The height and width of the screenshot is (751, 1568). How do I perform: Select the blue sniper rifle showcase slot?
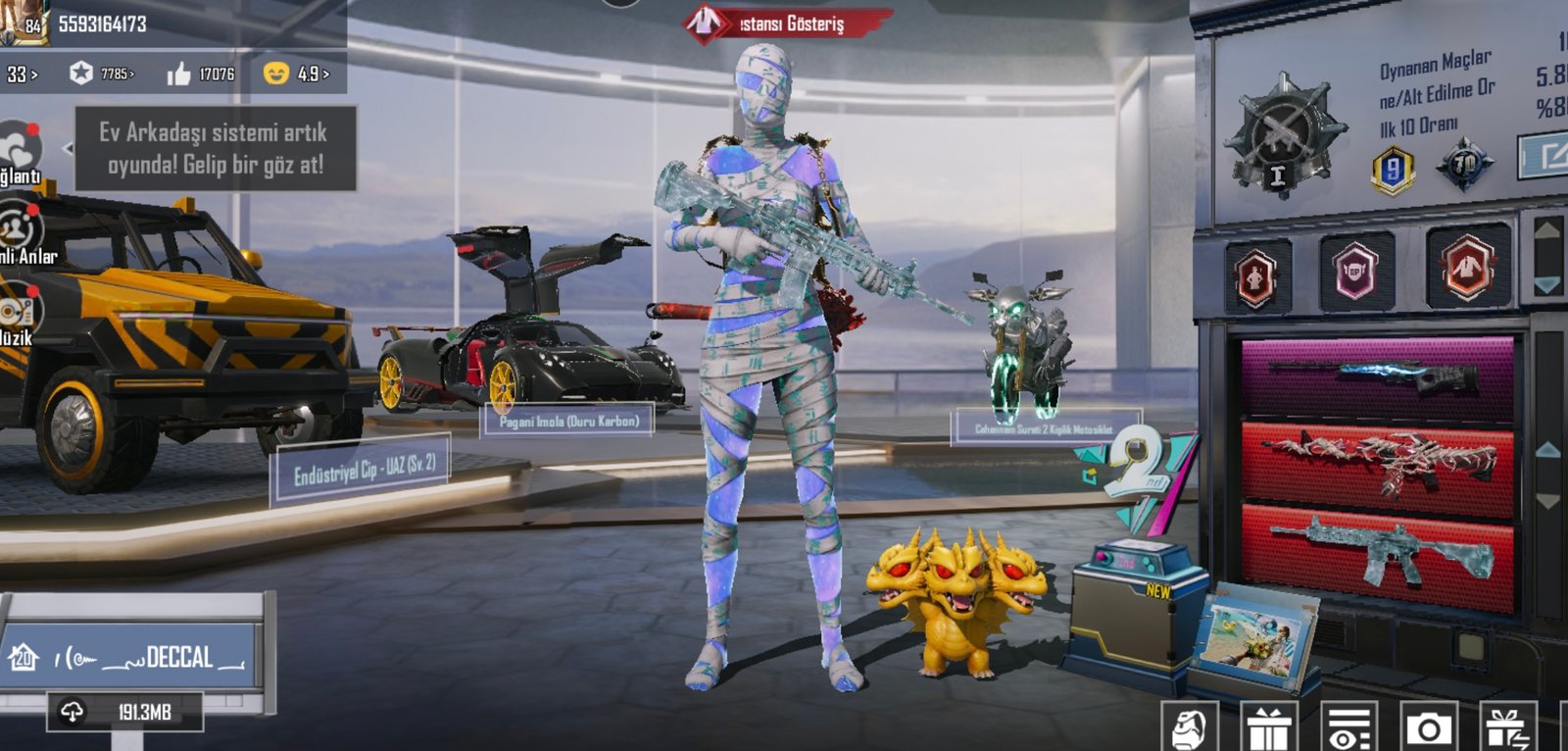click(1377, 376)
